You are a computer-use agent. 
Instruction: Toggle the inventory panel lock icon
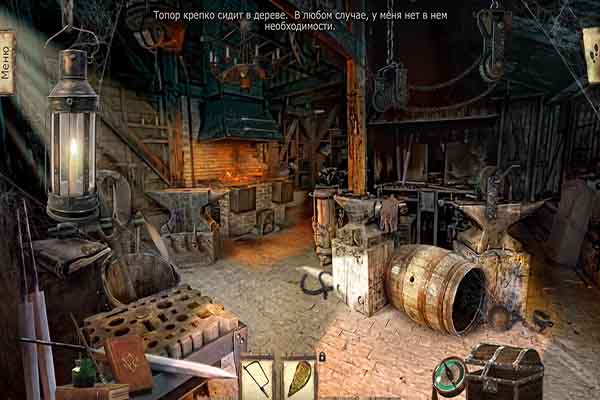tap(320, 356)
